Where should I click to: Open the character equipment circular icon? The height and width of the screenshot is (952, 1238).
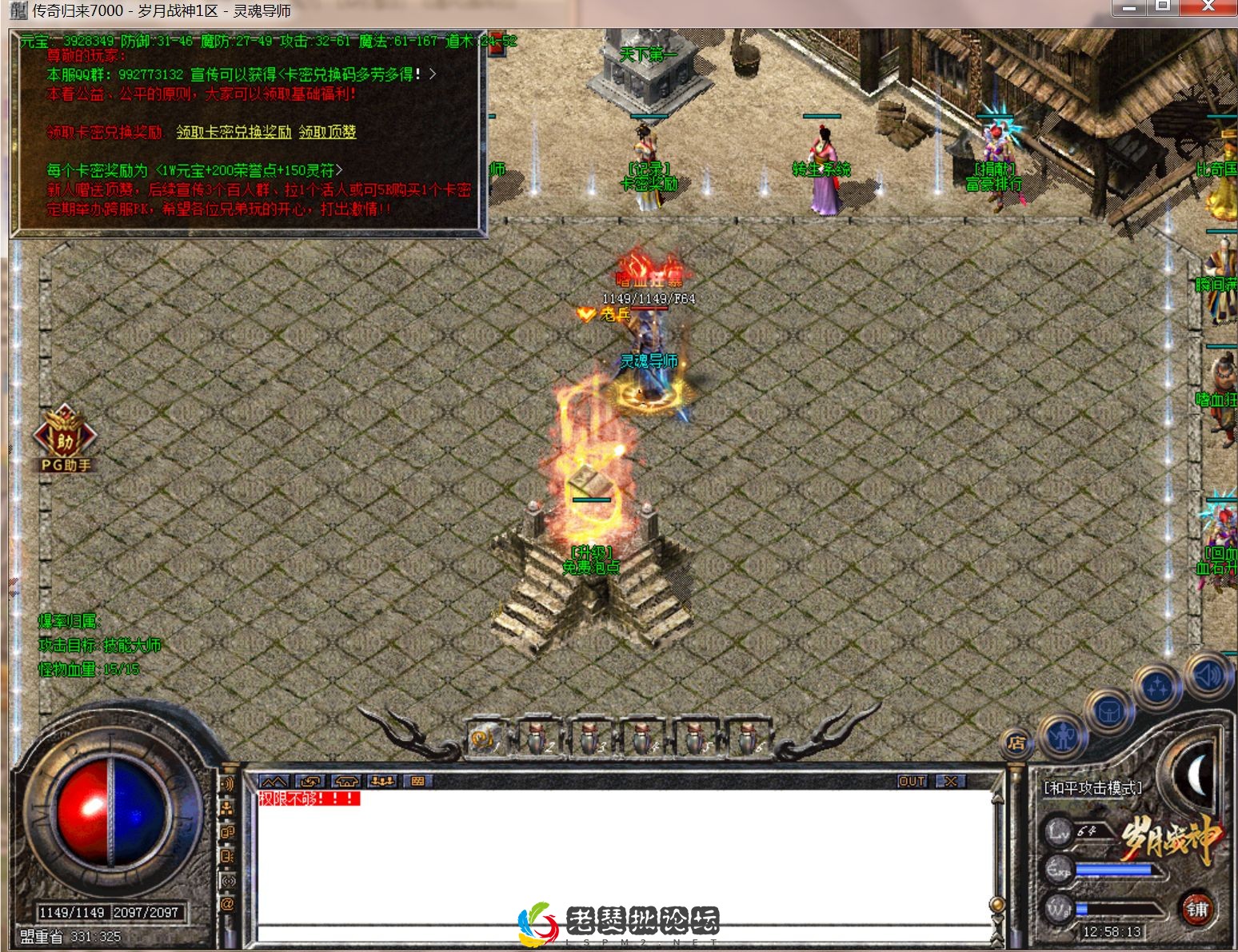click(1063, 735)
